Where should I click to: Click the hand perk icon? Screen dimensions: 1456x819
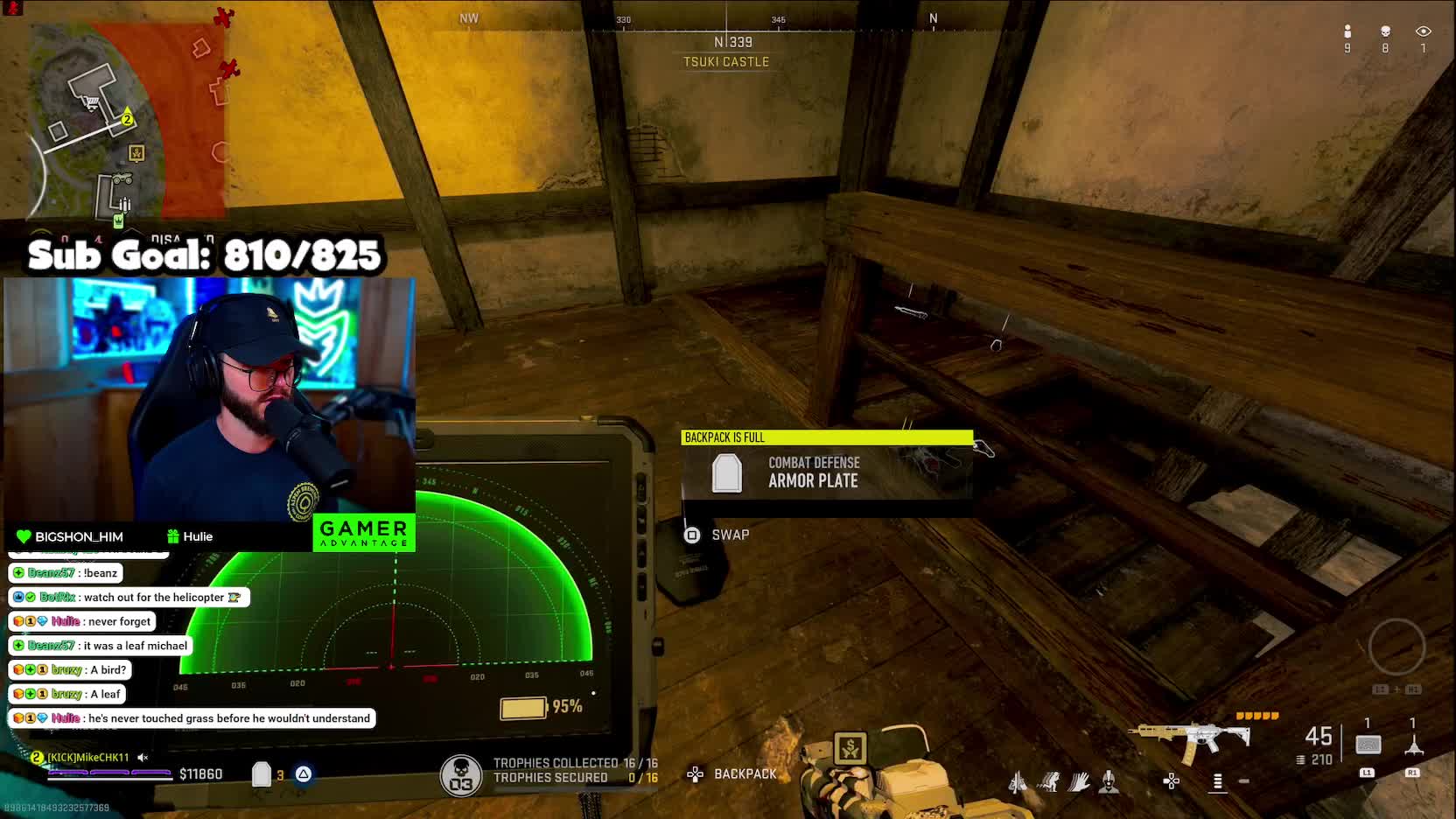[1080, 781]
